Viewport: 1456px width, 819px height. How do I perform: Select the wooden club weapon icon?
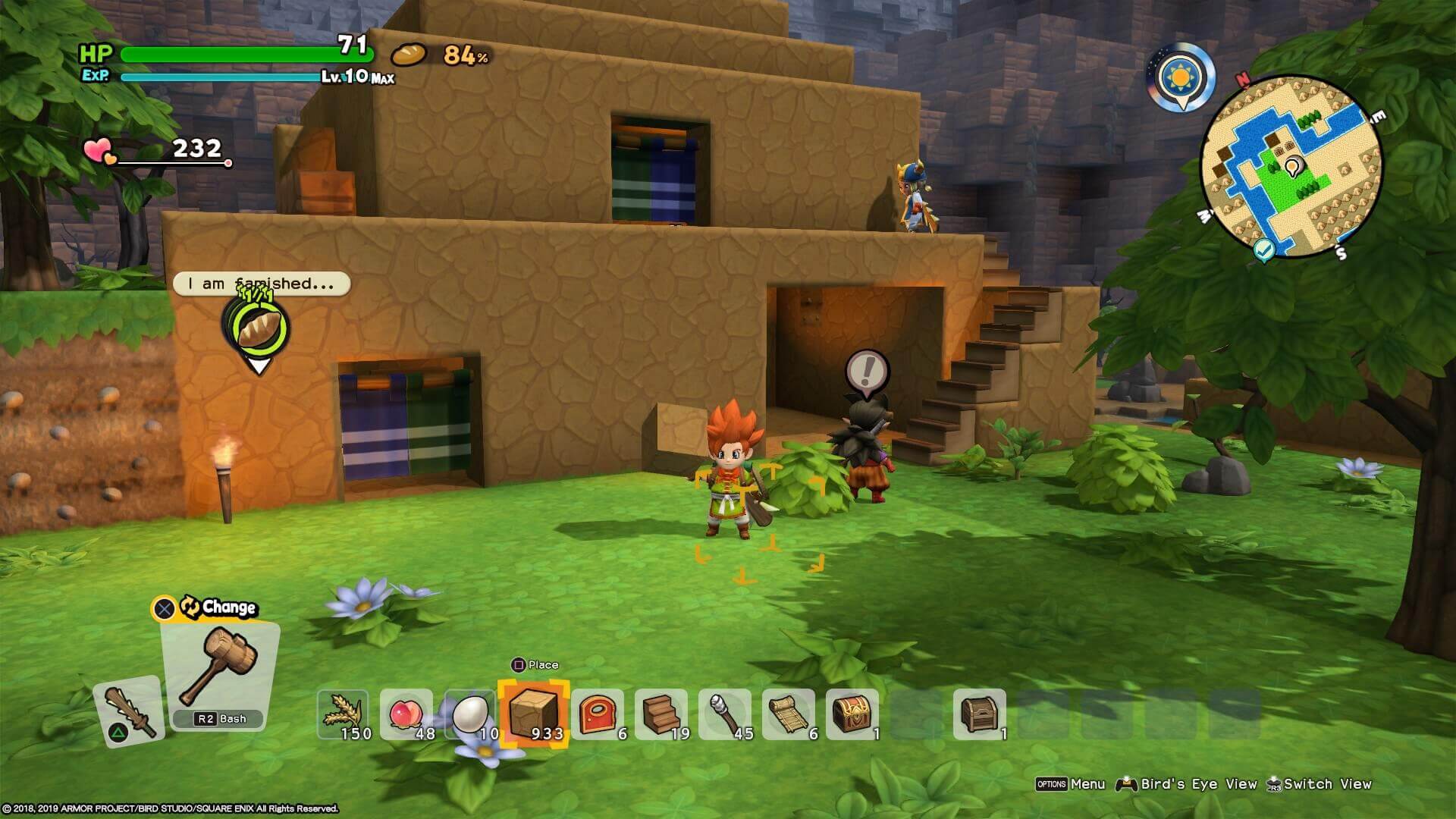click(x=129, y=711)
